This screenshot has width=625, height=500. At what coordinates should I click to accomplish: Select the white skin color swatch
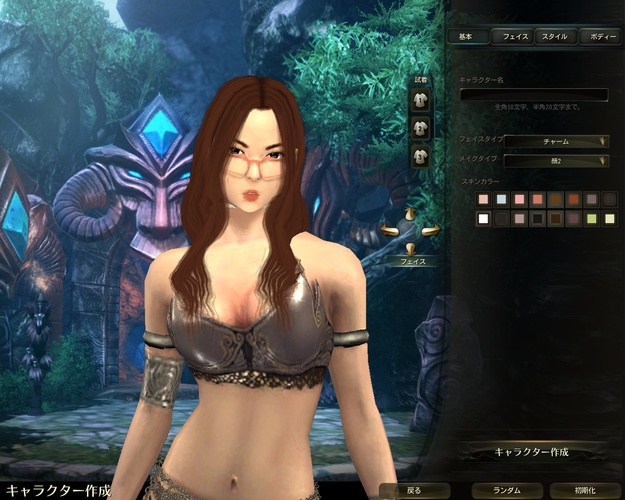(484, 219)
